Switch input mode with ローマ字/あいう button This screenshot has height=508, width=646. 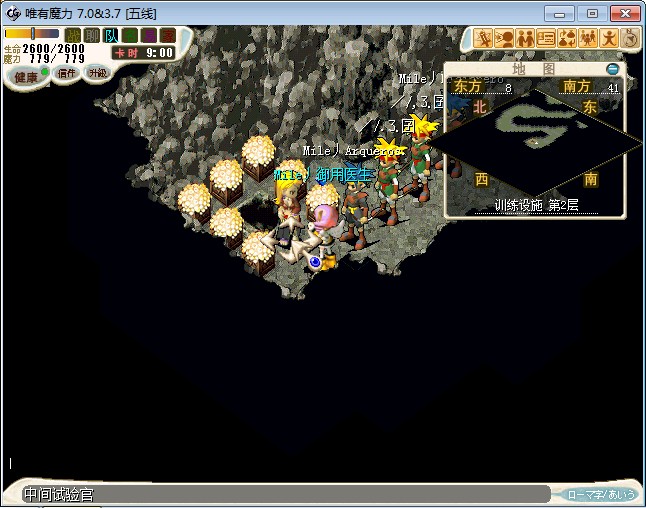[600, 494]
